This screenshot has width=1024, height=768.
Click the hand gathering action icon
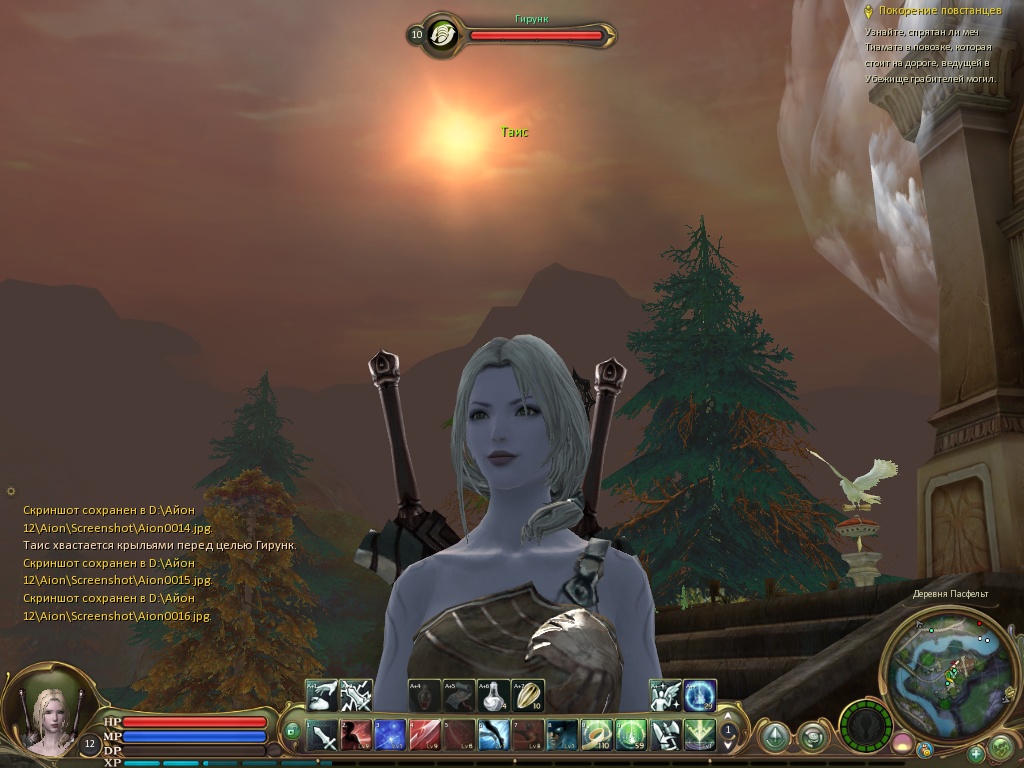coord(322,695)
